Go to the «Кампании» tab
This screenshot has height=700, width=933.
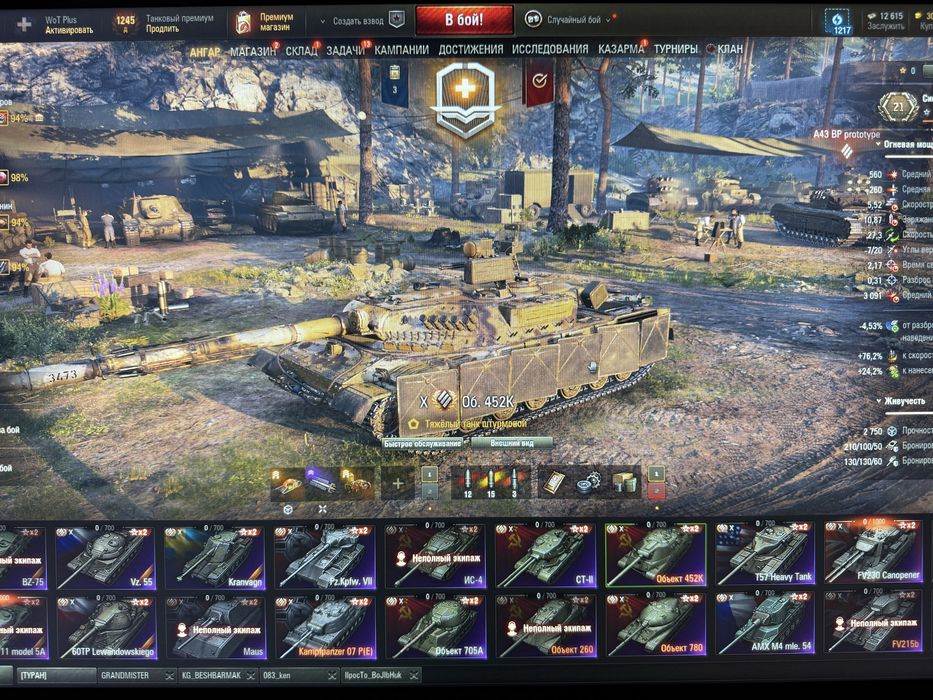click(402, 49)
